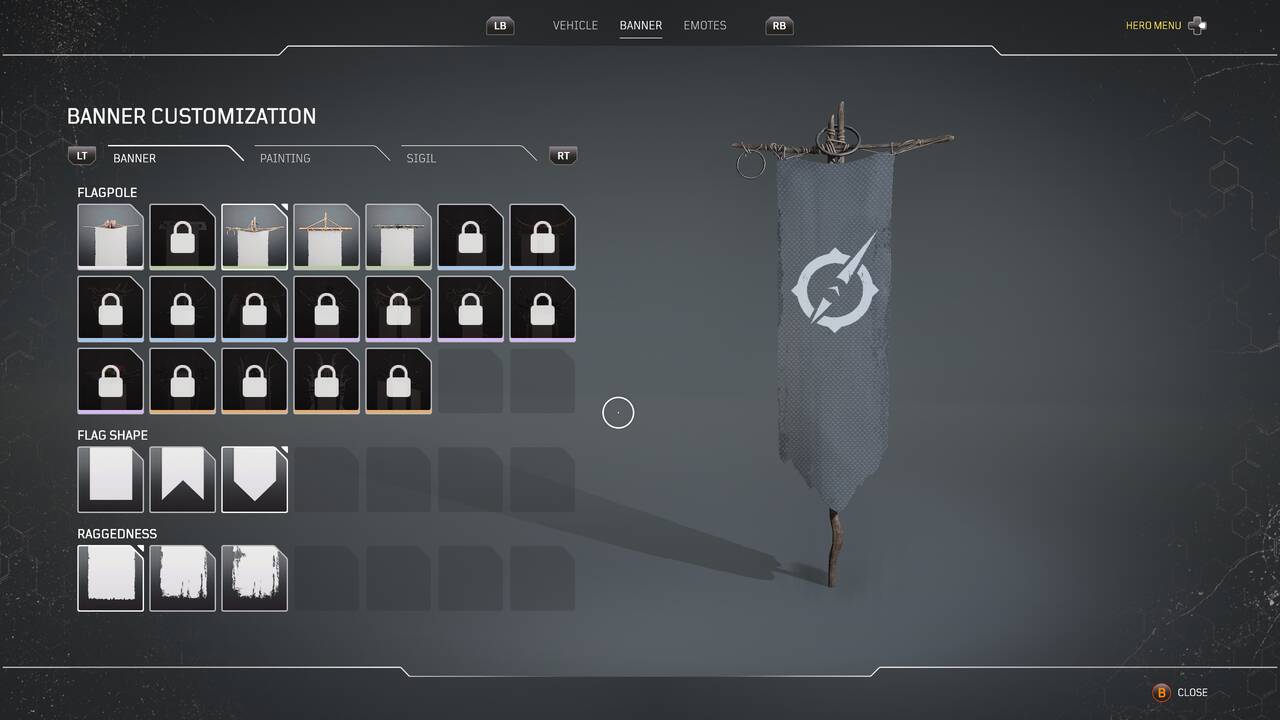This screenshot has width=1280, height=720.
Task: Open the HERO MENU
Action: tap(1152, 25)
